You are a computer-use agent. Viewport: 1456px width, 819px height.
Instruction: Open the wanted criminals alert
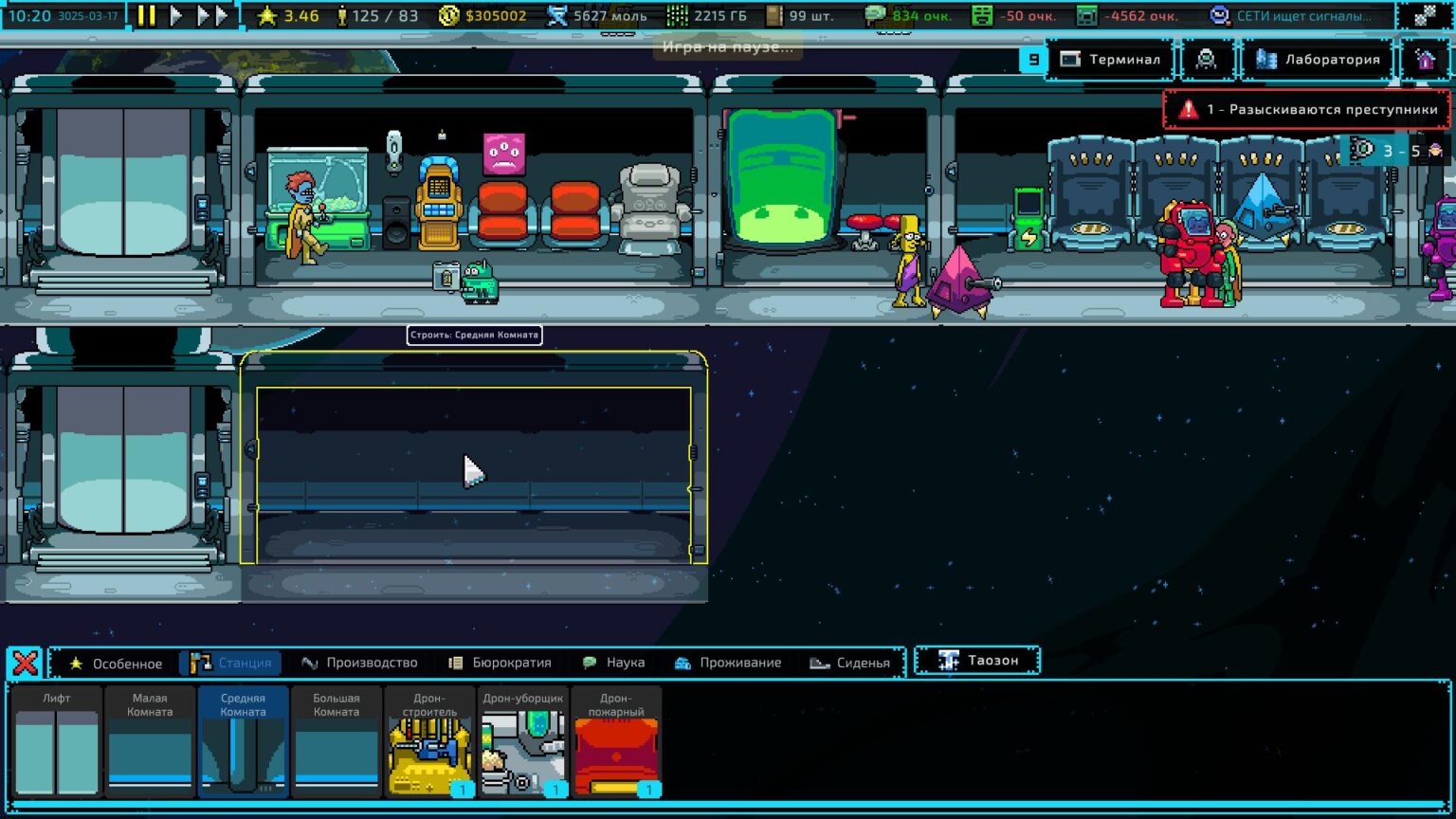tap(1307, 110)
